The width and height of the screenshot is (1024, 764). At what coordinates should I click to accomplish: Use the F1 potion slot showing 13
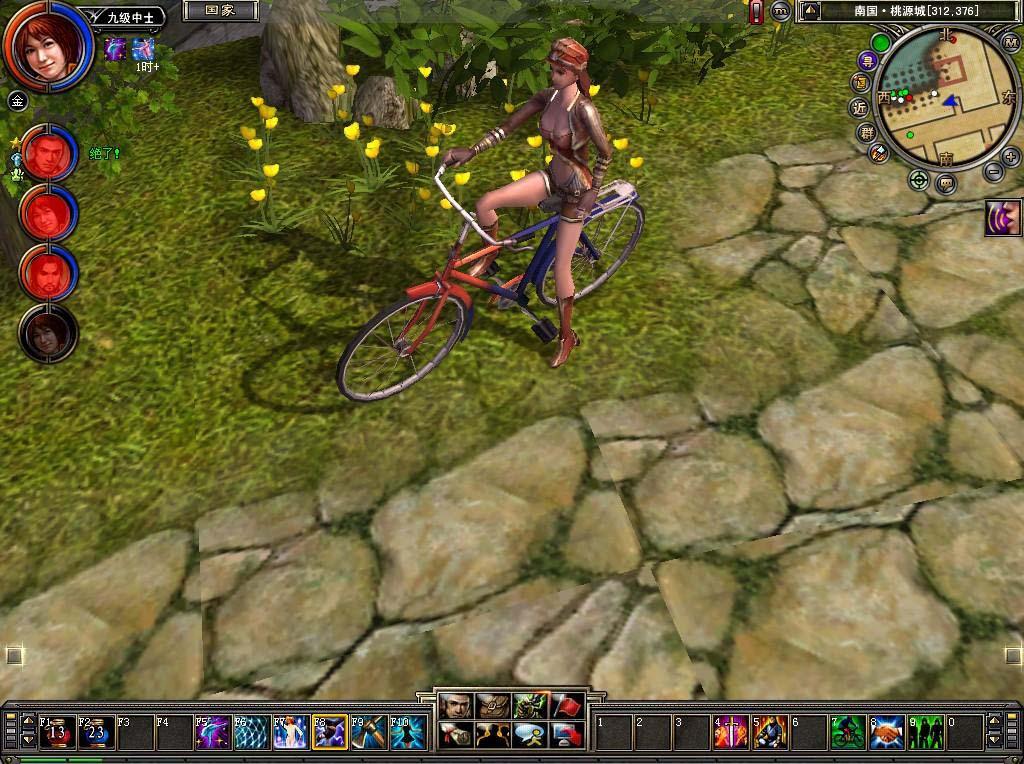pyautogui.click(x=56, y=733)
